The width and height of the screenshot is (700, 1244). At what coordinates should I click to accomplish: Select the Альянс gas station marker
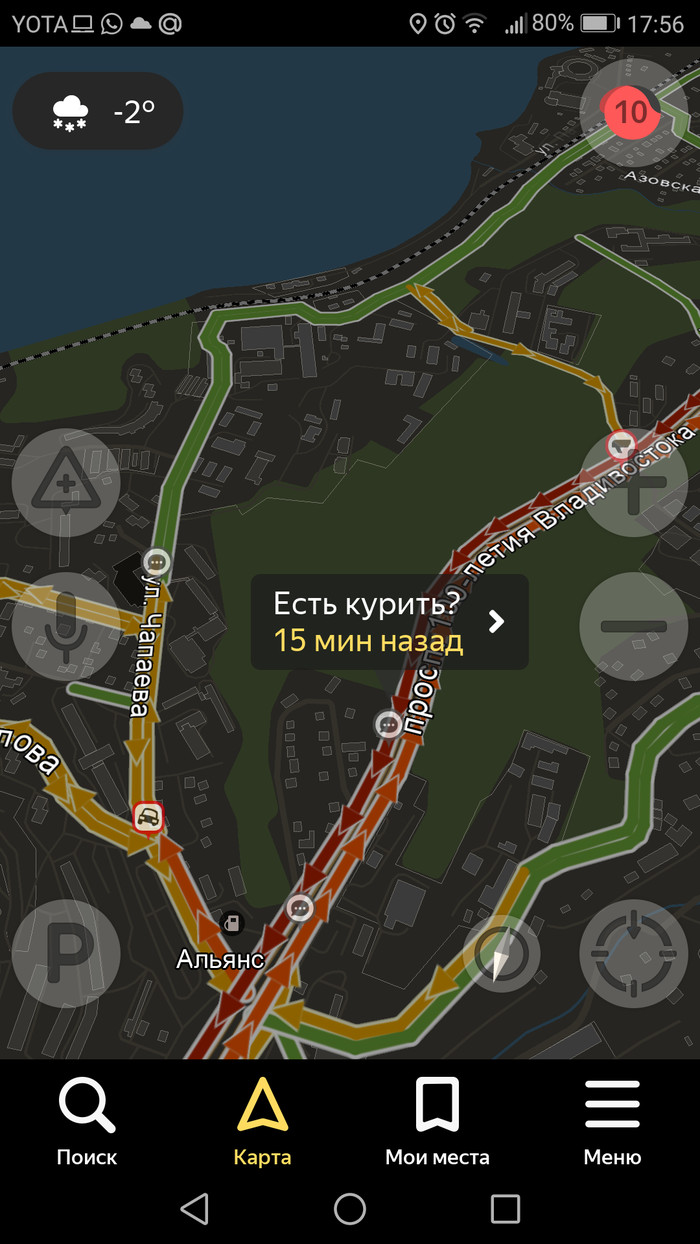(232, 923)
